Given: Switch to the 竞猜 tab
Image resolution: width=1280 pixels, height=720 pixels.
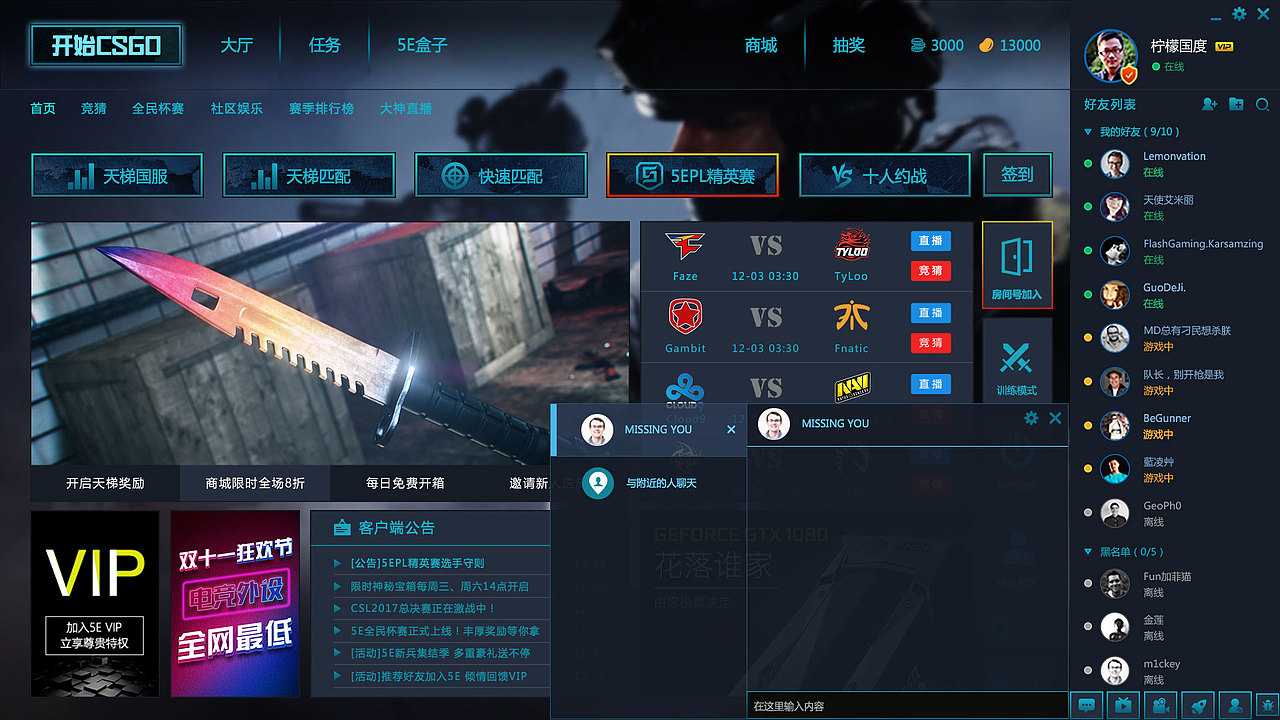Looking at the screenshot, I should tap(93, 108).
